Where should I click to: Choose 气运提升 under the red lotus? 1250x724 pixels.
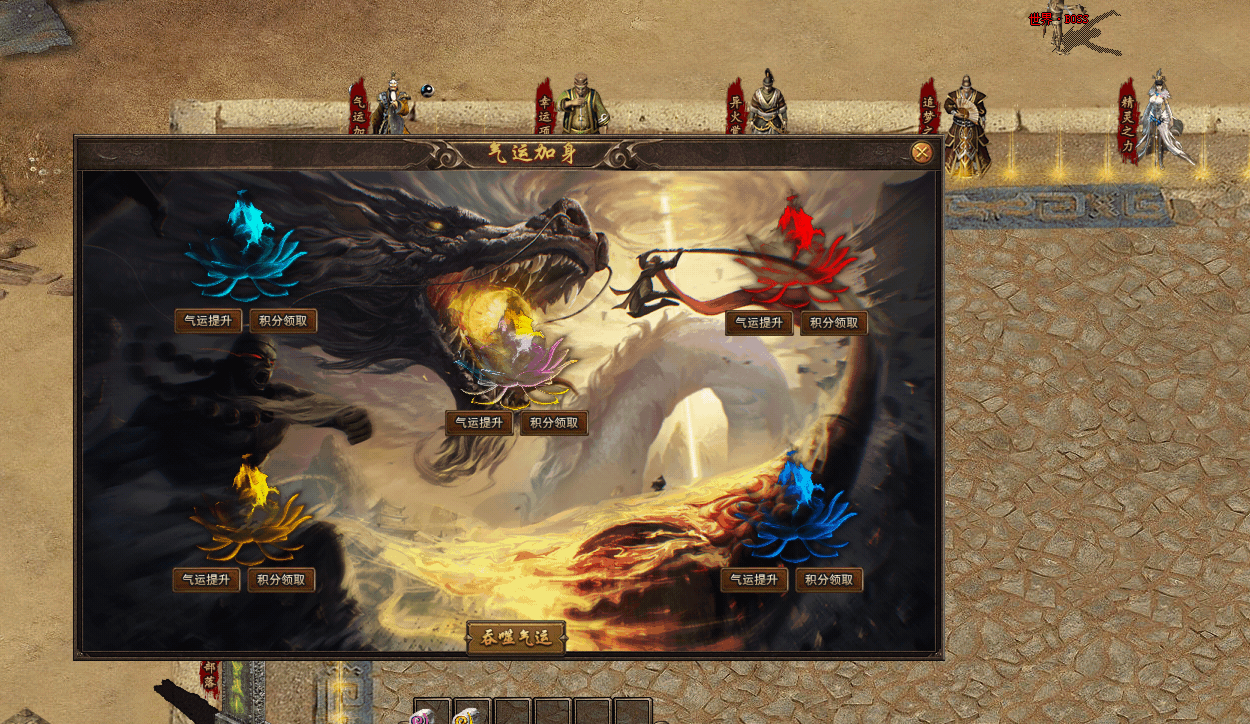[x=759, y=323]
